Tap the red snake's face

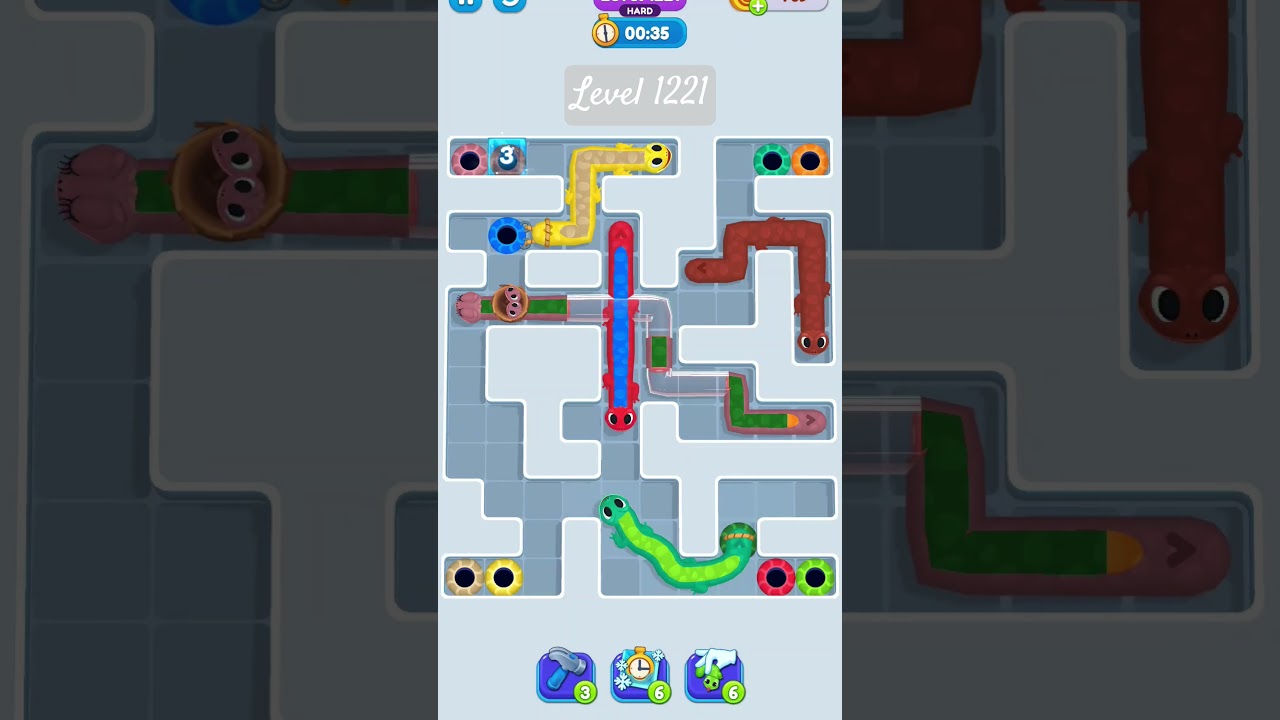(622, 417)
